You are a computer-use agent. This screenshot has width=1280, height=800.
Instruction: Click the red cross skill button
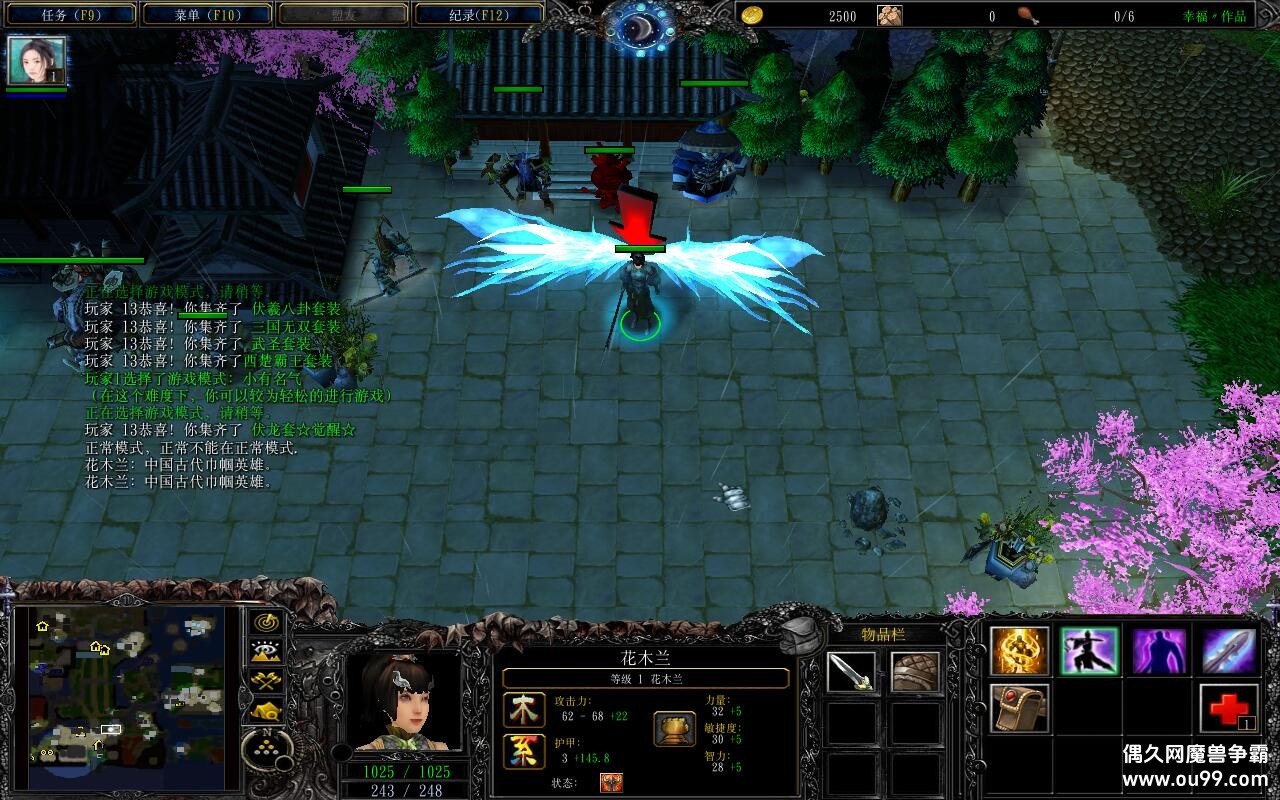tap(1229, 708)
